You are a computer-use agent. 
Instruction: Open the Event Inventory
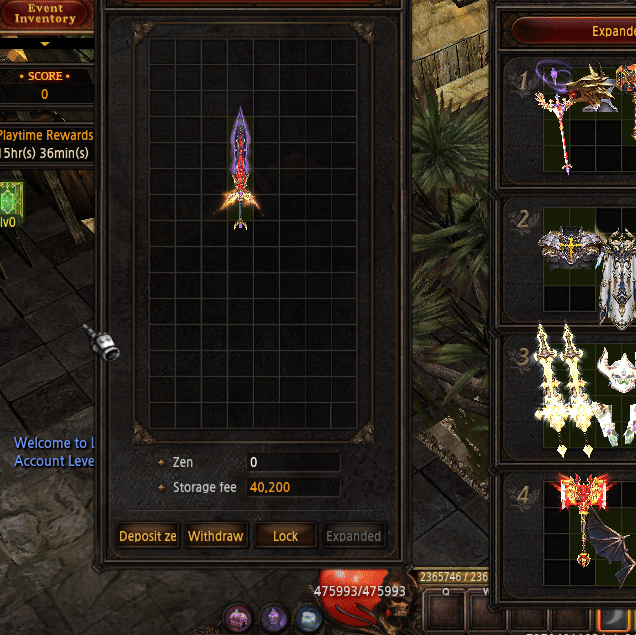[x=45, y=14]
